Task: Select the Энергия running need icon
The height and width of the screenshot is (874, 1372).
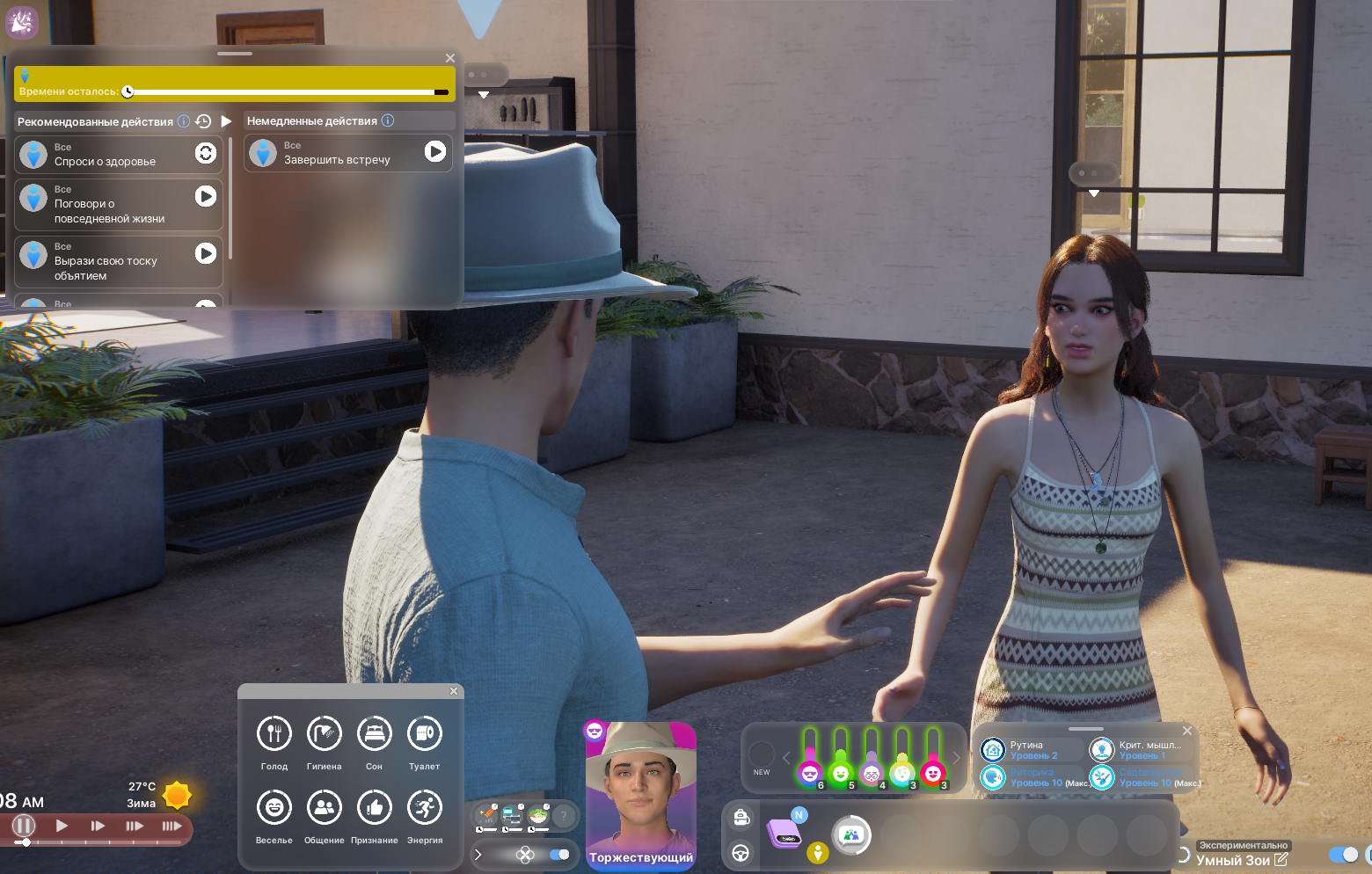Action: pos(425,807)
